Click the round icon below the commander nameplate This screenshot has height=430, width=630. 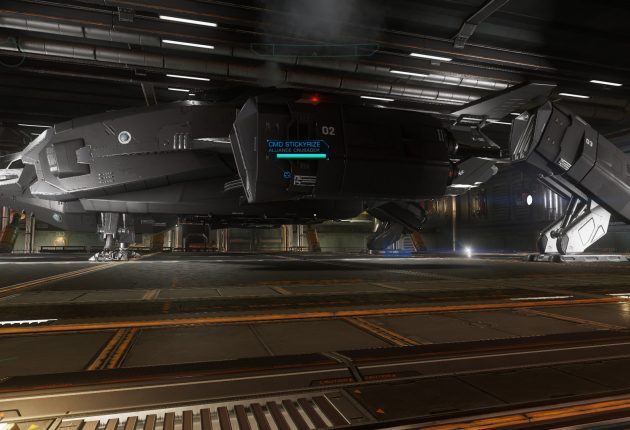[287, 175]
